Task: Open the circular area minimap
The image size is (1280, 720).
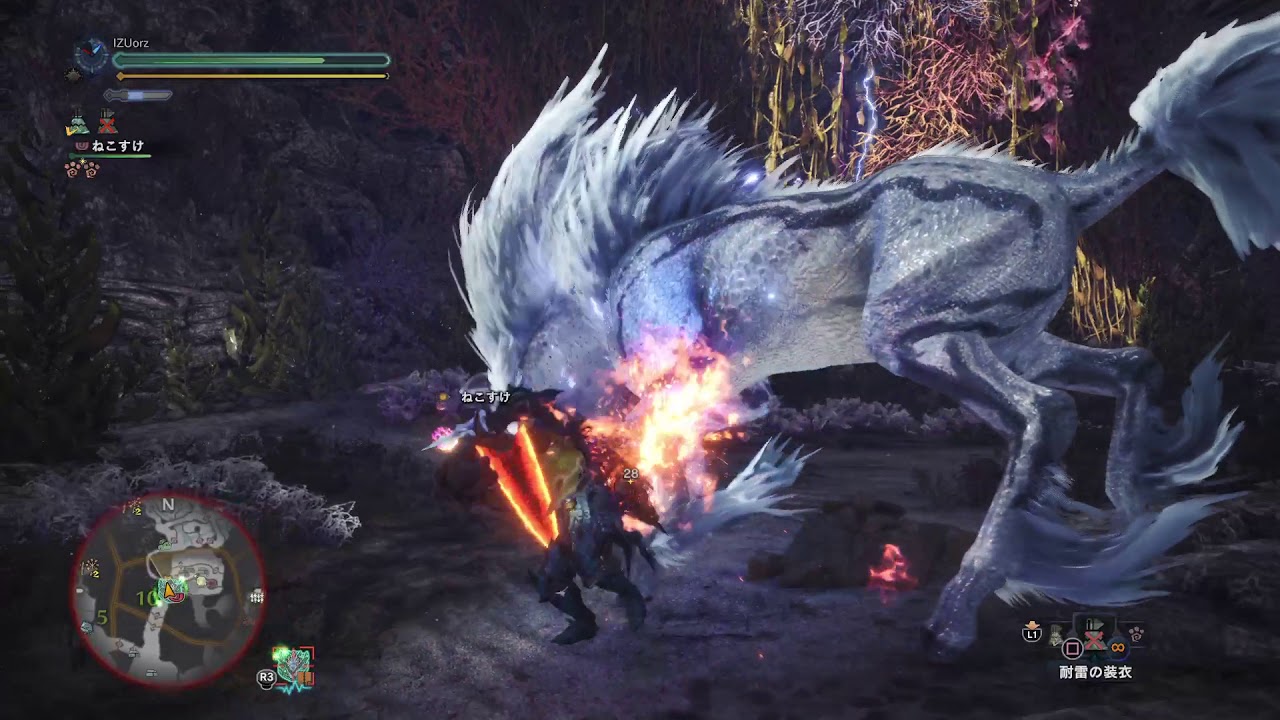Action: coord(168,590)
